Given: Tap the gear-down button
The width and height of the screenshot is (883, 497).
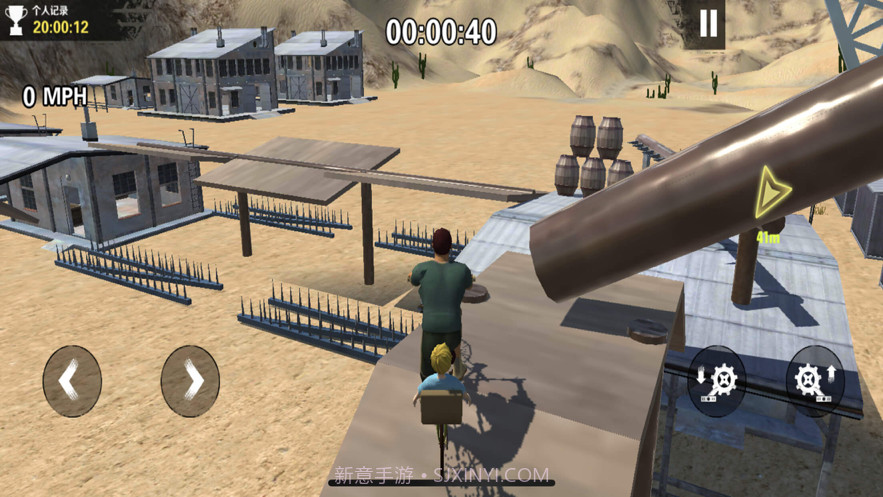Looking at the screenshot, I should (x=716, y=381).
